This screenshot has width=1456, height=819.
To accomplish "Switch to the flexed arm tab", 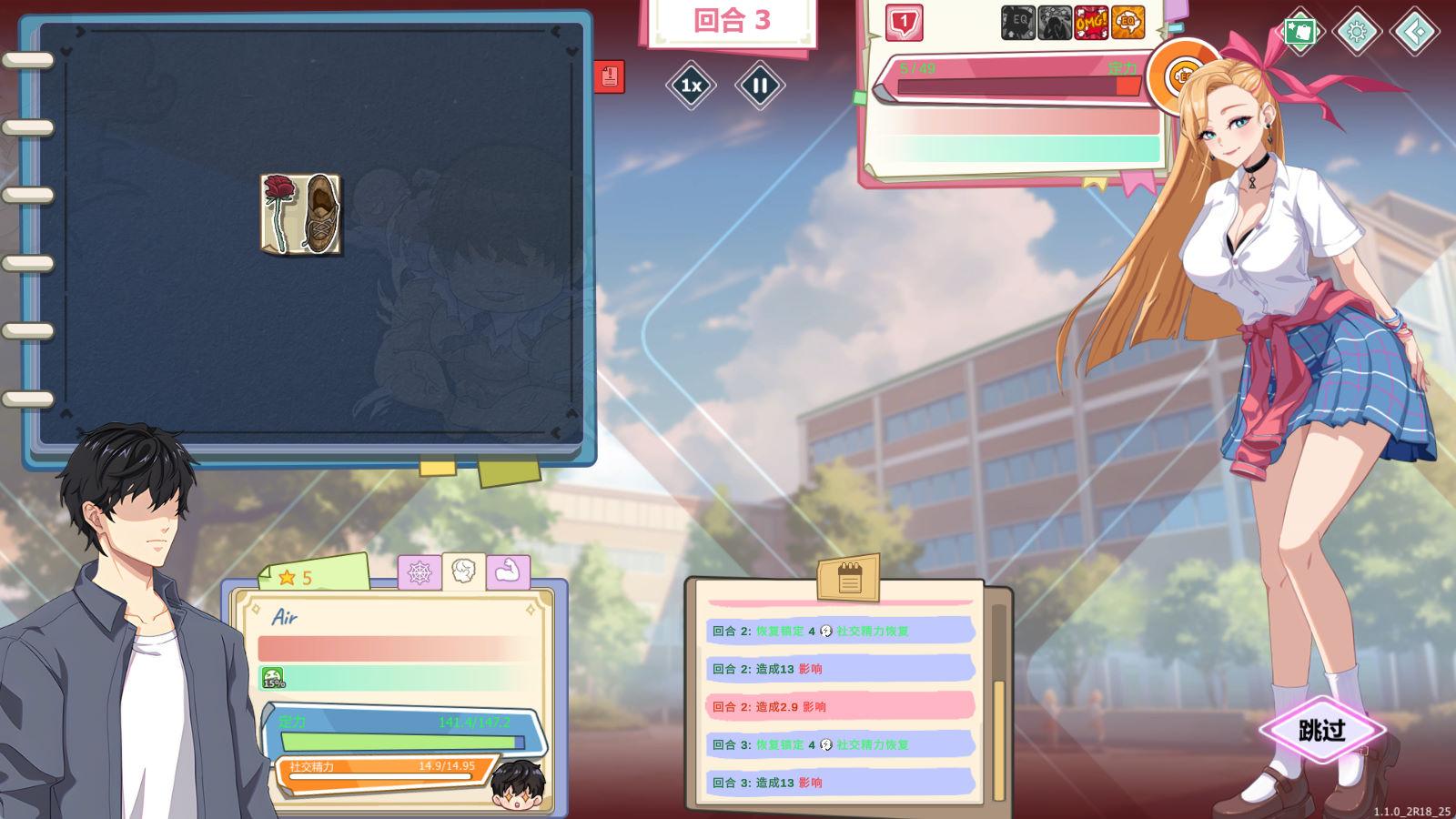I will click(508, 572).
